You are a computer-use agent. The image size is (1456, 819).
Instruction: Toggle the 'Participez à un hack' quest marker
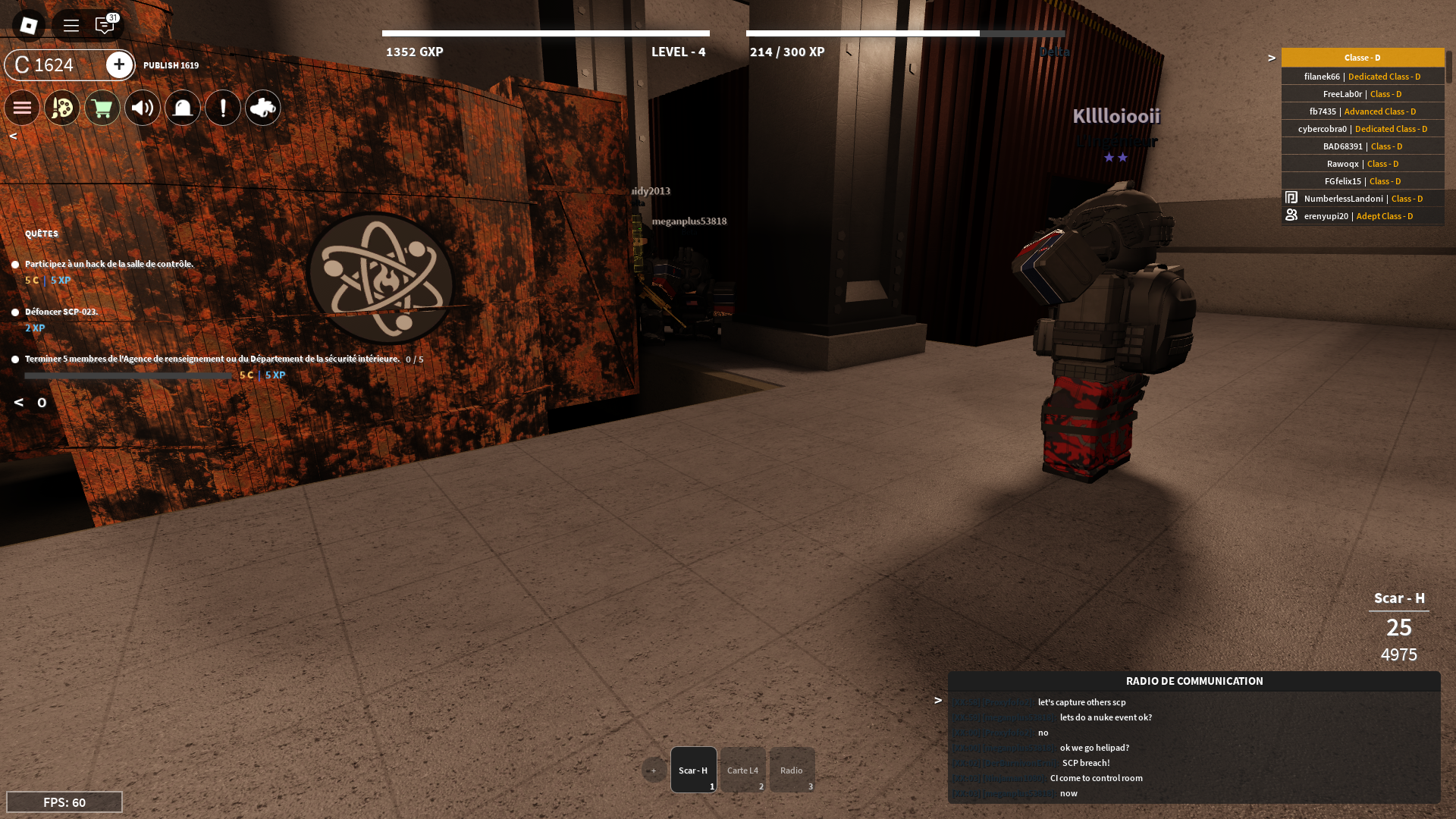[x=15, y=264]
